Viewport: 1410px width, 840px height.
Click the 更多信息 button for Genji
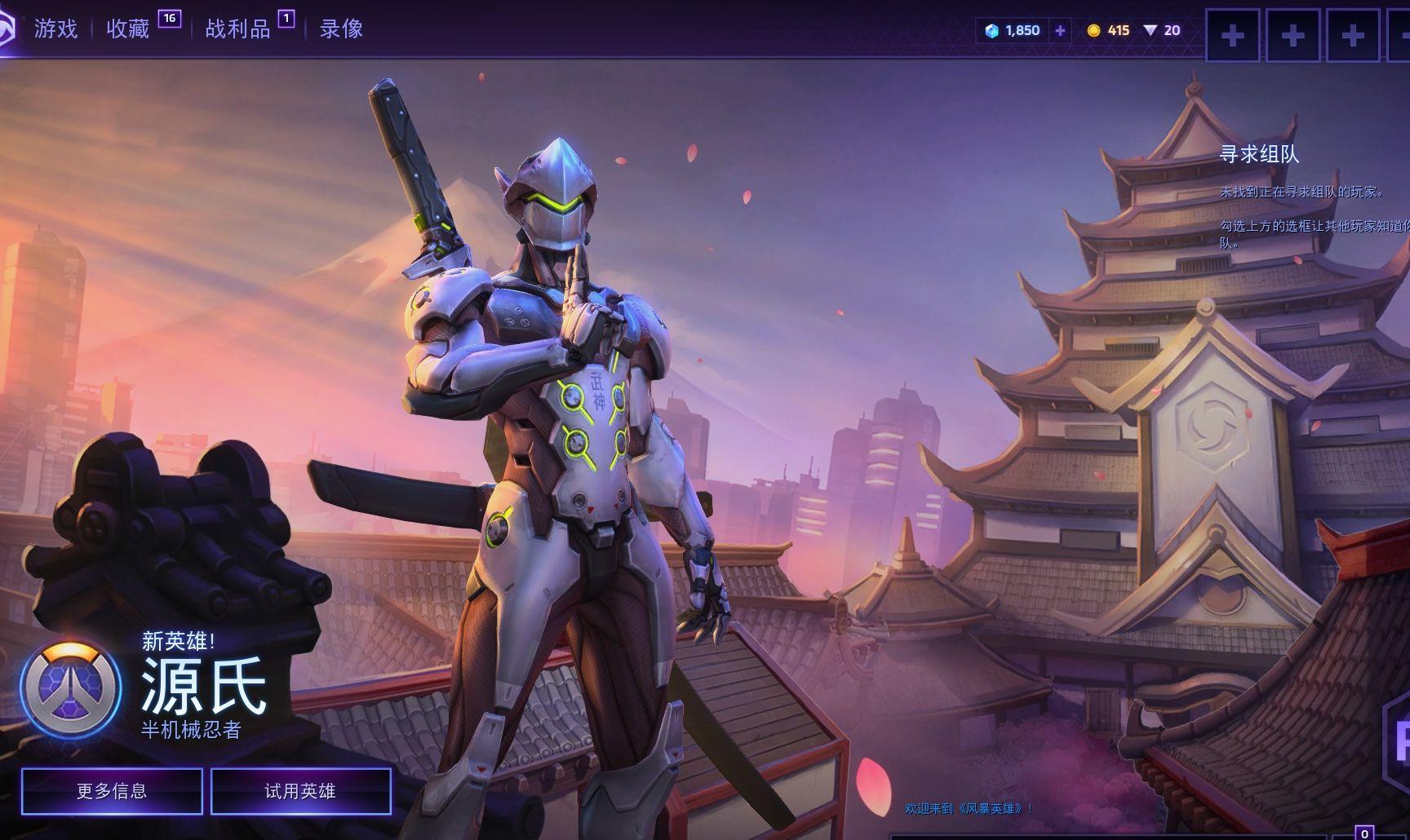(112, 791)
